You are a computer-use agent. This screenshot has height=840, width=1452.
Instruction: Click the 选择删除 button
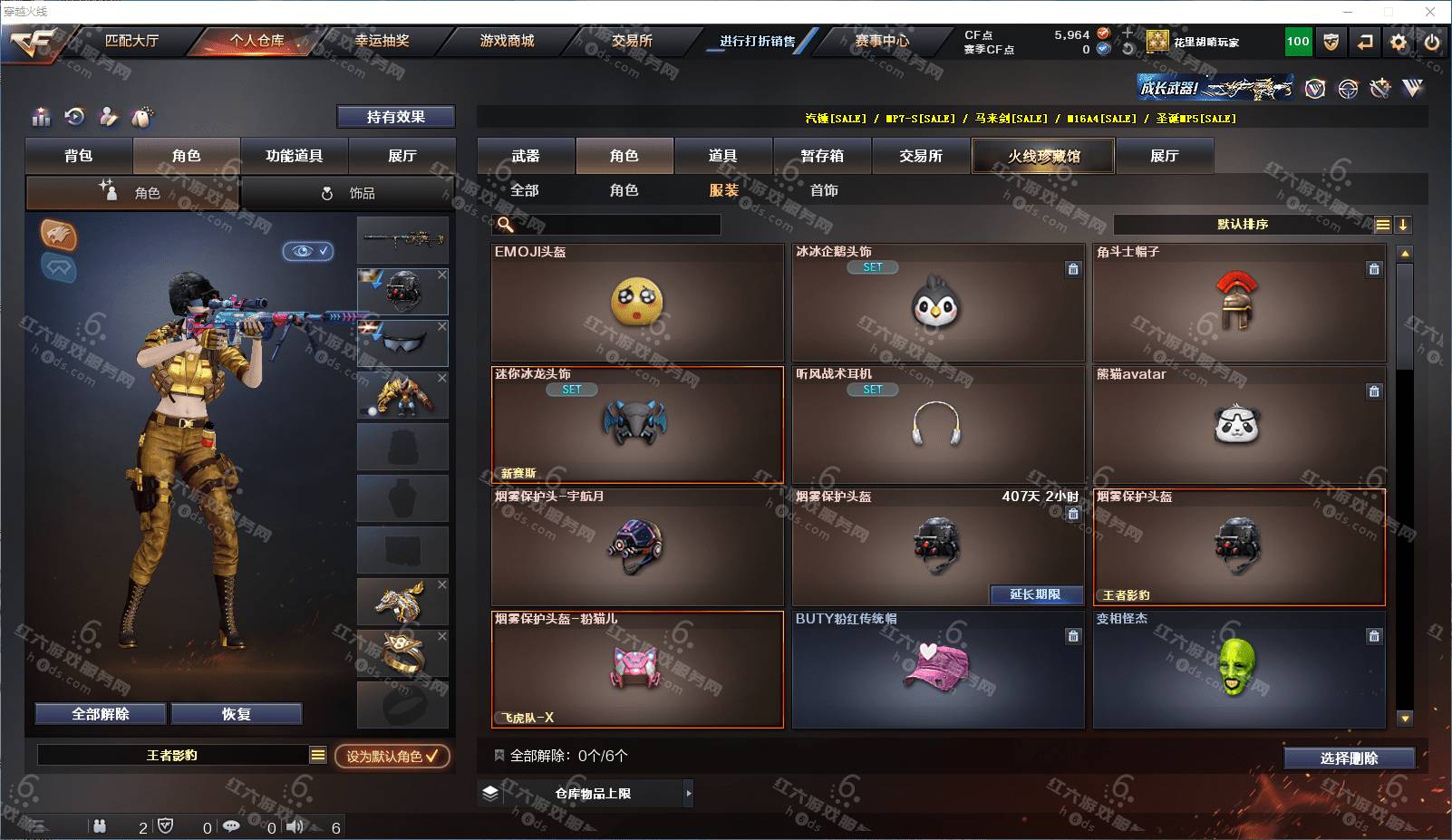click(1349, 758)
